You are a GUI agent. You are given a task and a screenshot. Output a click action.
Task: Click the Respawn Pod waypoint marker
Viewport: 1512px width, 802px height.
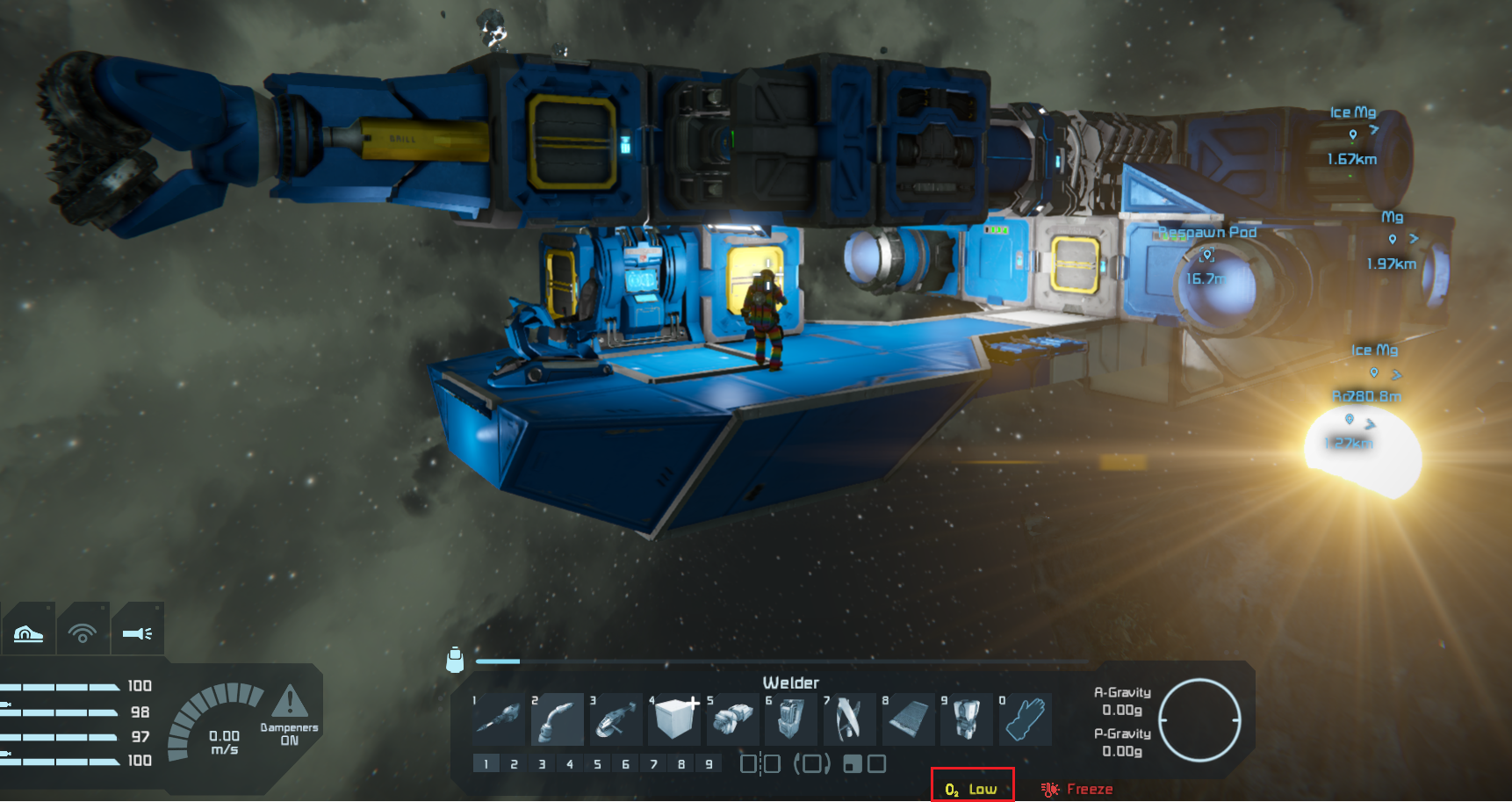[1207, 255]
